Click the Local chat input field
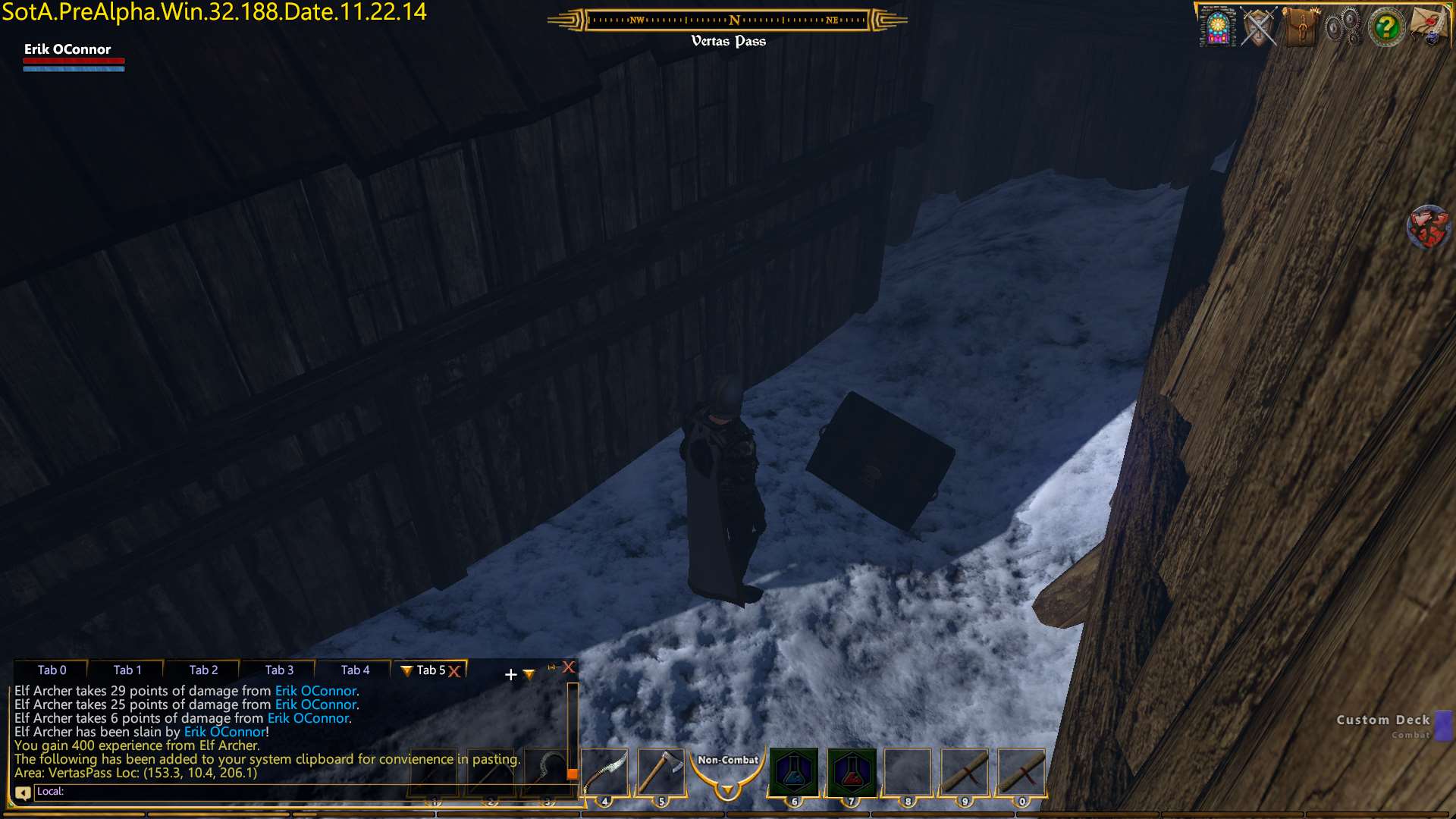This screenshot has height=819, width=1456. point(303,792)
